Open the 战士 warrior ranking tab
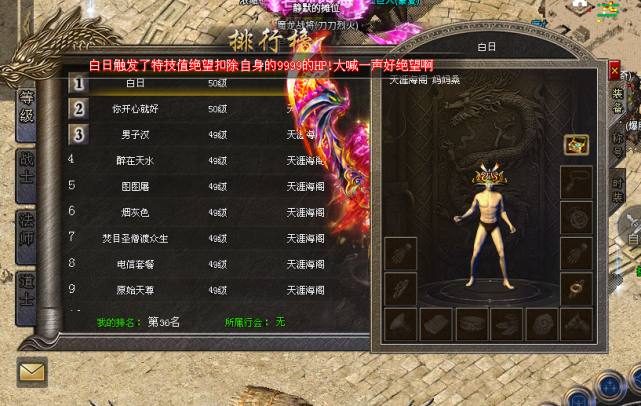 pyautogui.click(x=27, y=168)
